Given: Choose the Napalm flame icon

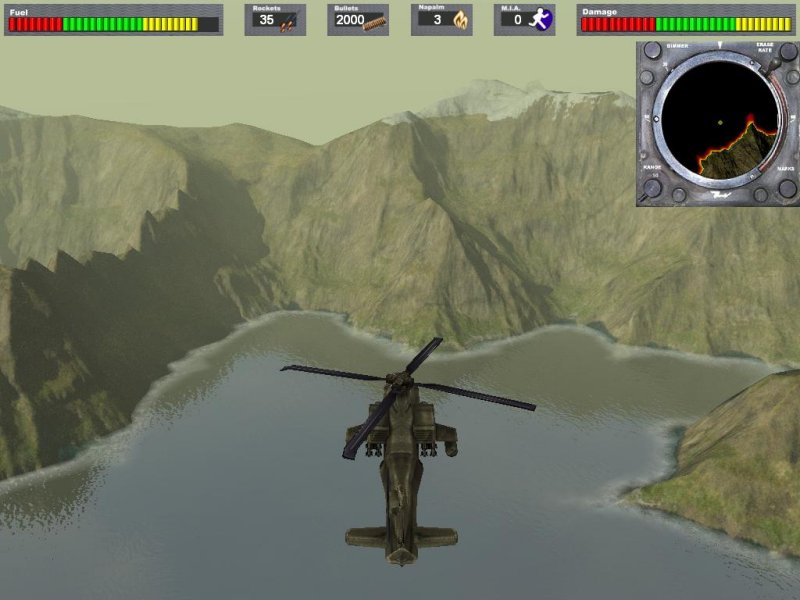Looking at the screenshot, I should [460, 19].
